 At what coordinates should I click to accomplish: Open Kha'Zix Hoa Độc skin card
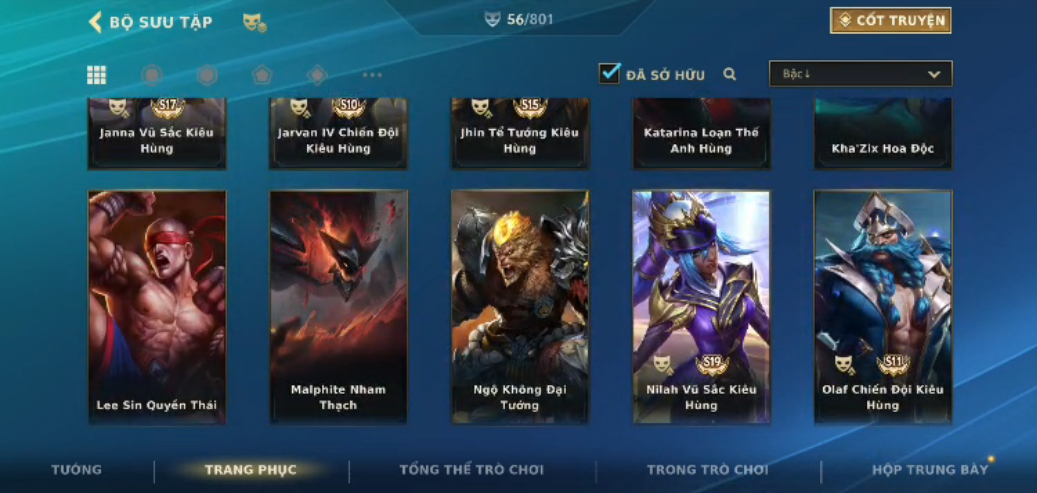coord(883,135)
